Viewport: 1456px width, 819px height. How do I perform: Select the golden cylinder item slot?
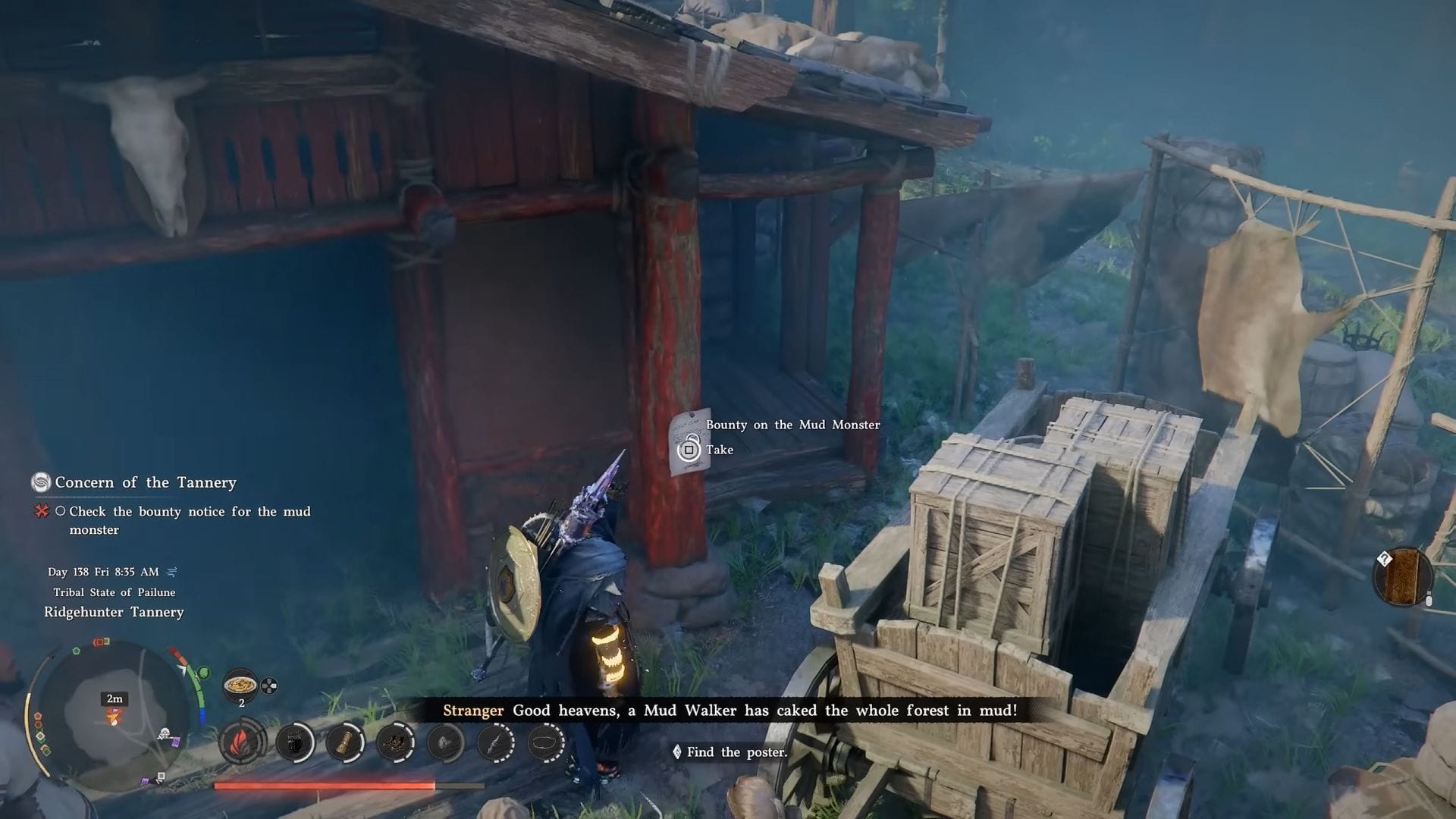click(x=346, y=742)
